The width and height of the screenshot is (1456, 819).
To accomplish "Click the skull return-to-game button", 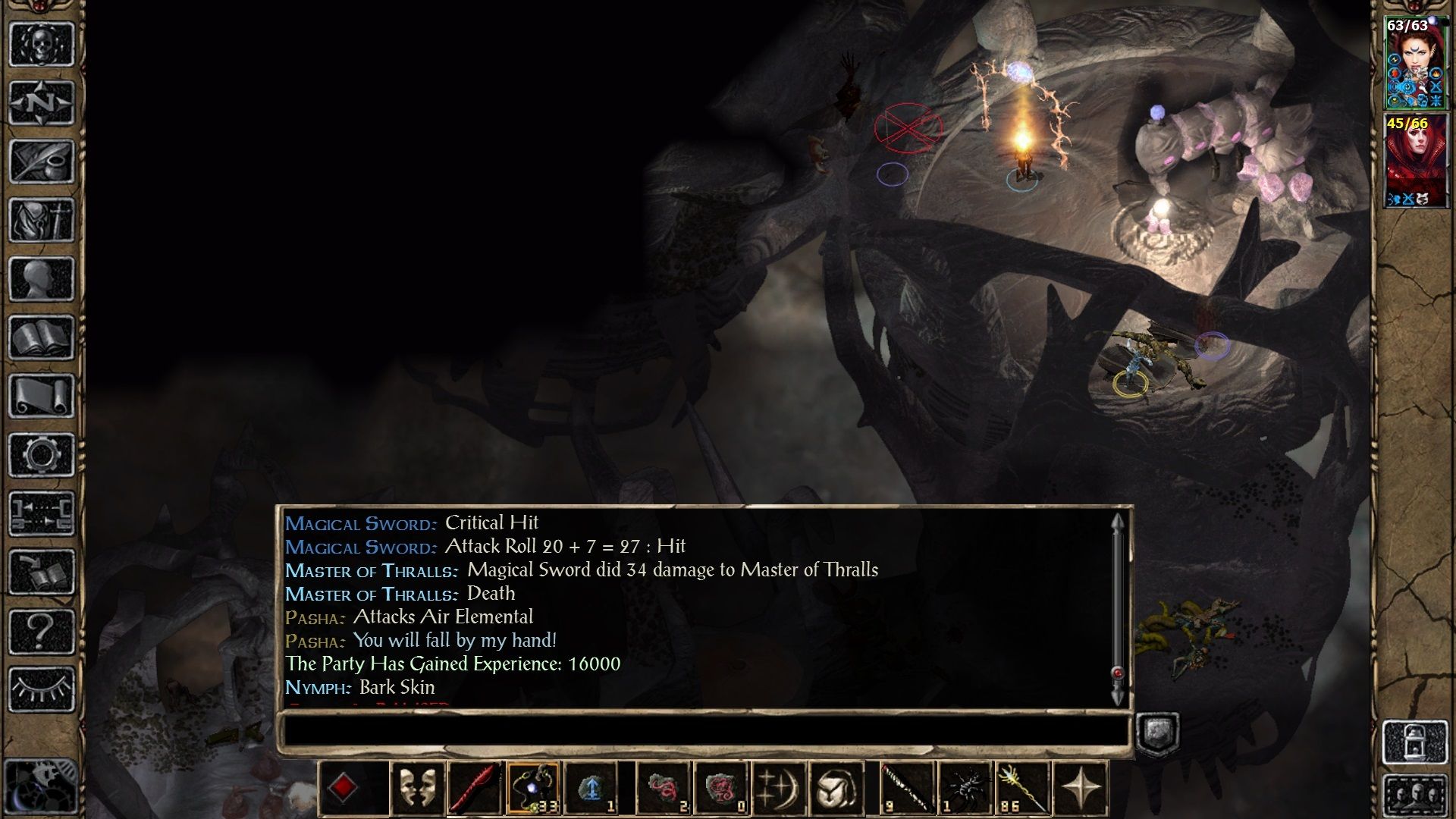I will [x=41, y=44].
